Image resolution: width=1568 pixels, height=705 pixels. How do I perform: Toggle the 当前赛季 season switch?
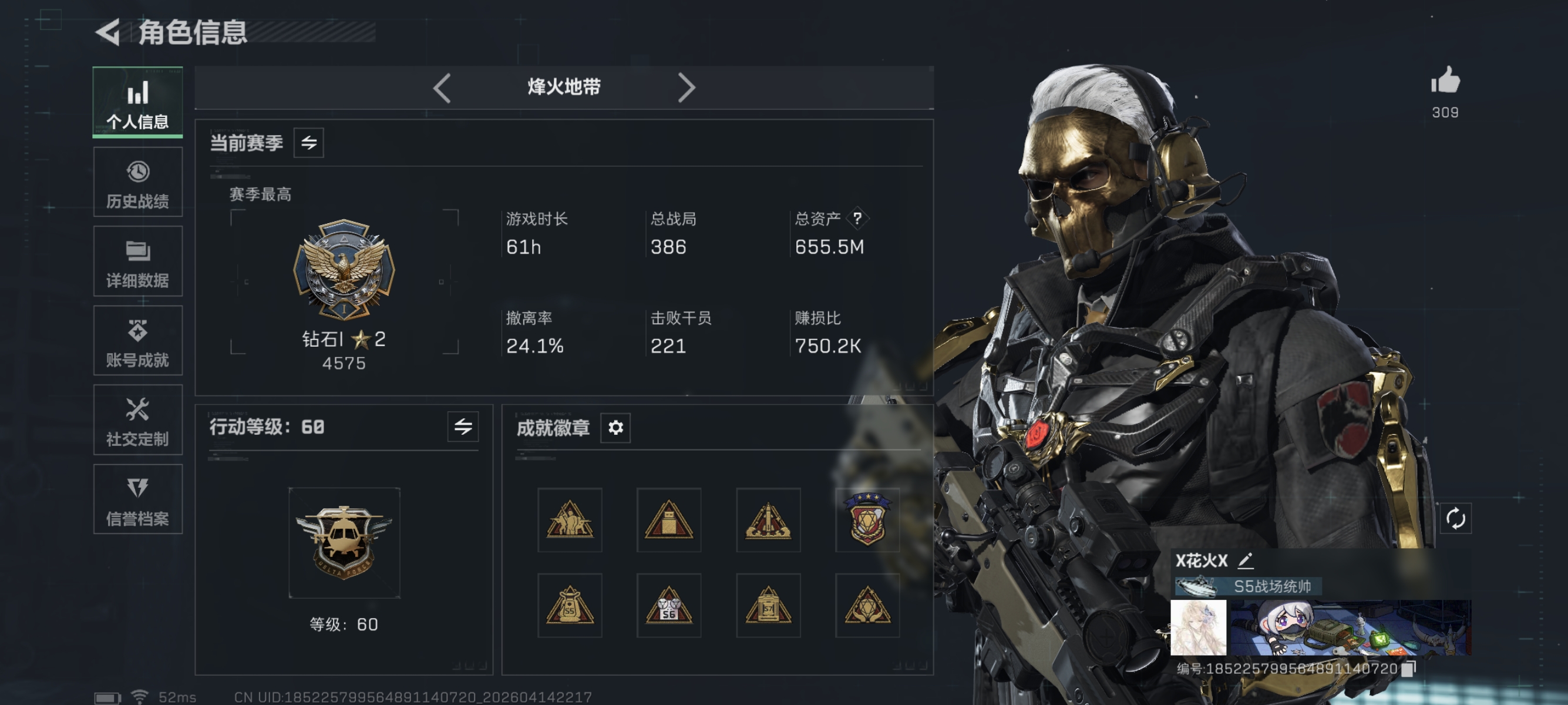(310, 143)
